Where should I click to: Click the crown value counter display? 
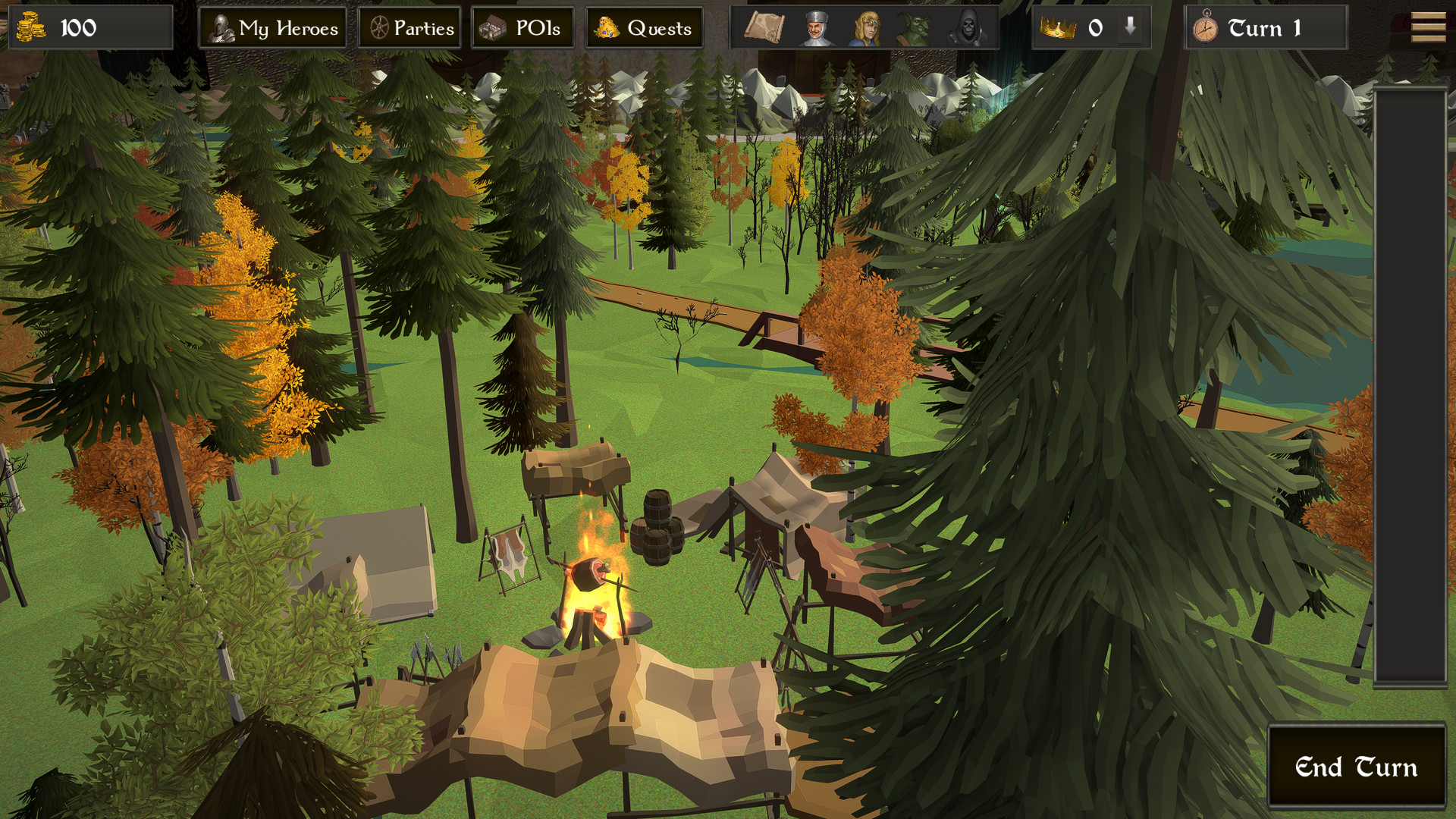point(1094,28)
